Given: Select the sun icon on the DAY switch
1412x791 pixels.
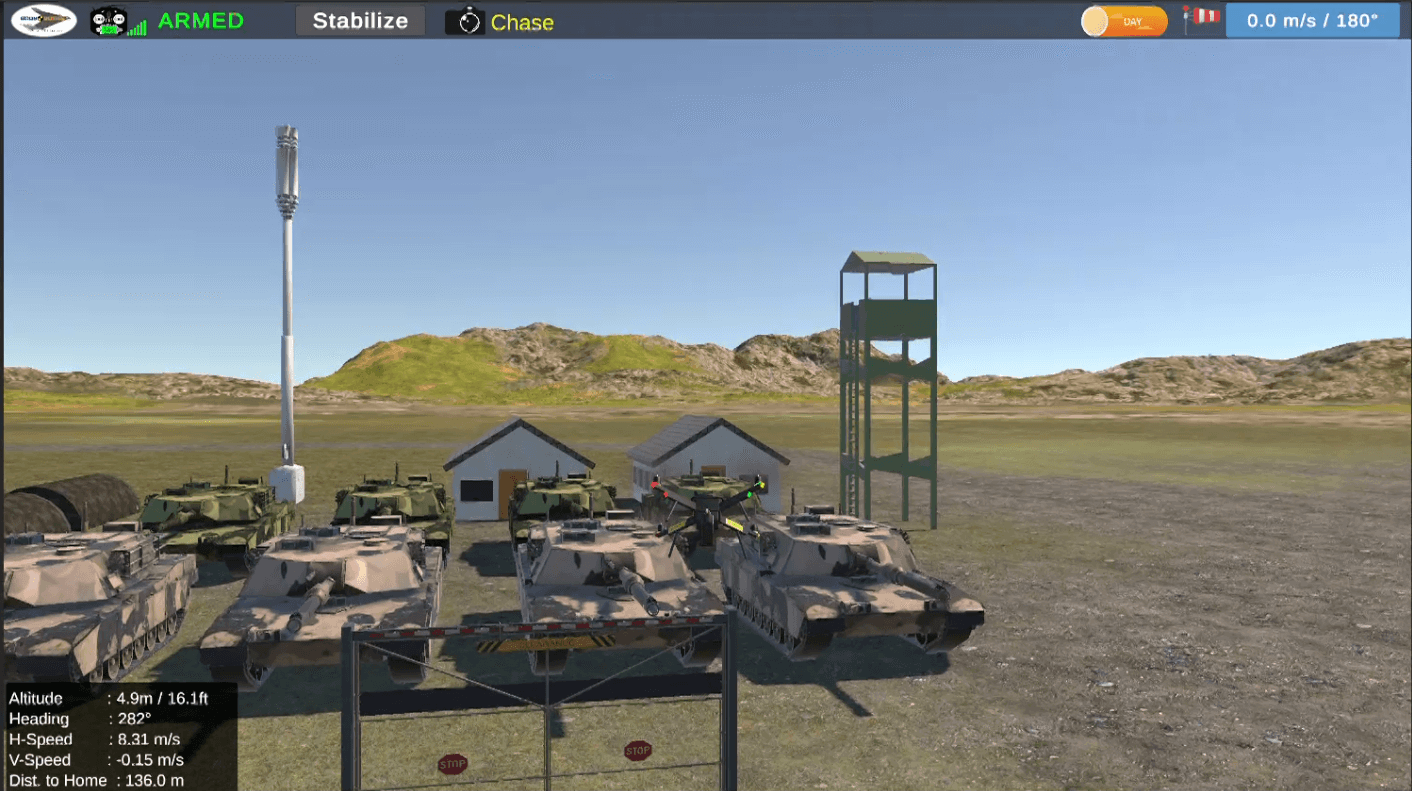Looking at the screenshot, I should click(1096, 19).
